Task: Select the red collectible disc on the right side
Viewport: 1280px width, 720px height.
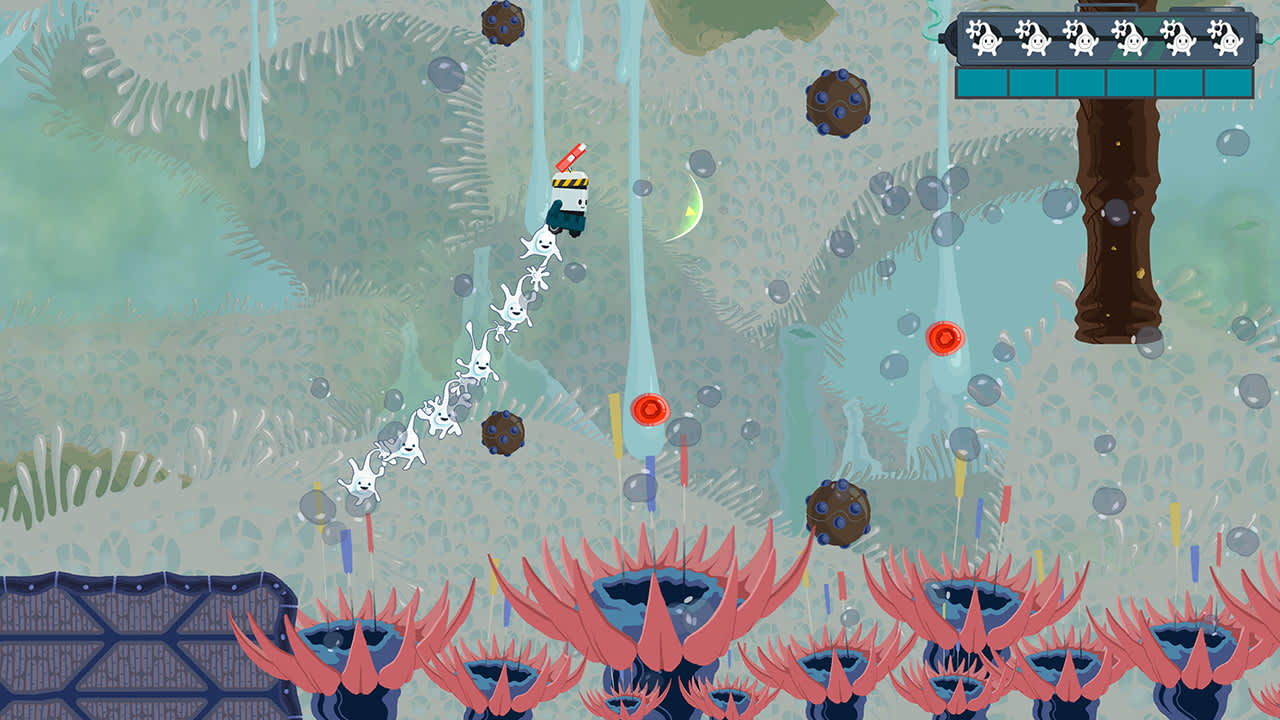Action: coord(945,340)
